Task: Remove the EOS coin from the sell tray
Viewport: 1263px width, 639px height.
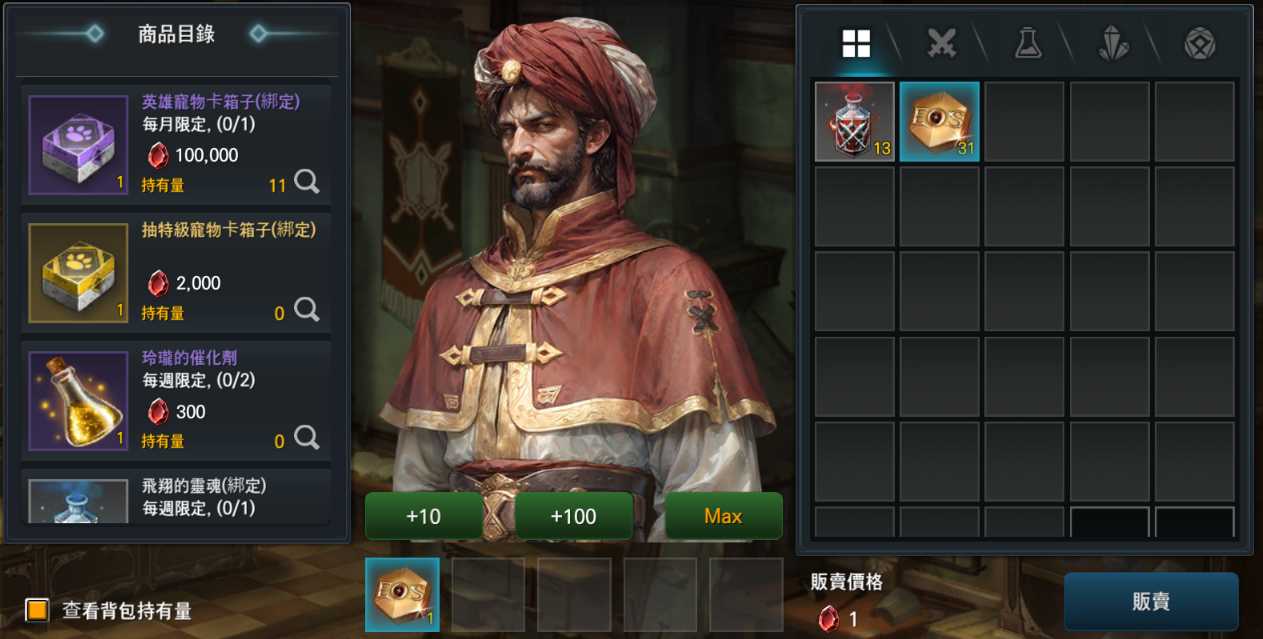Action: 402,595
